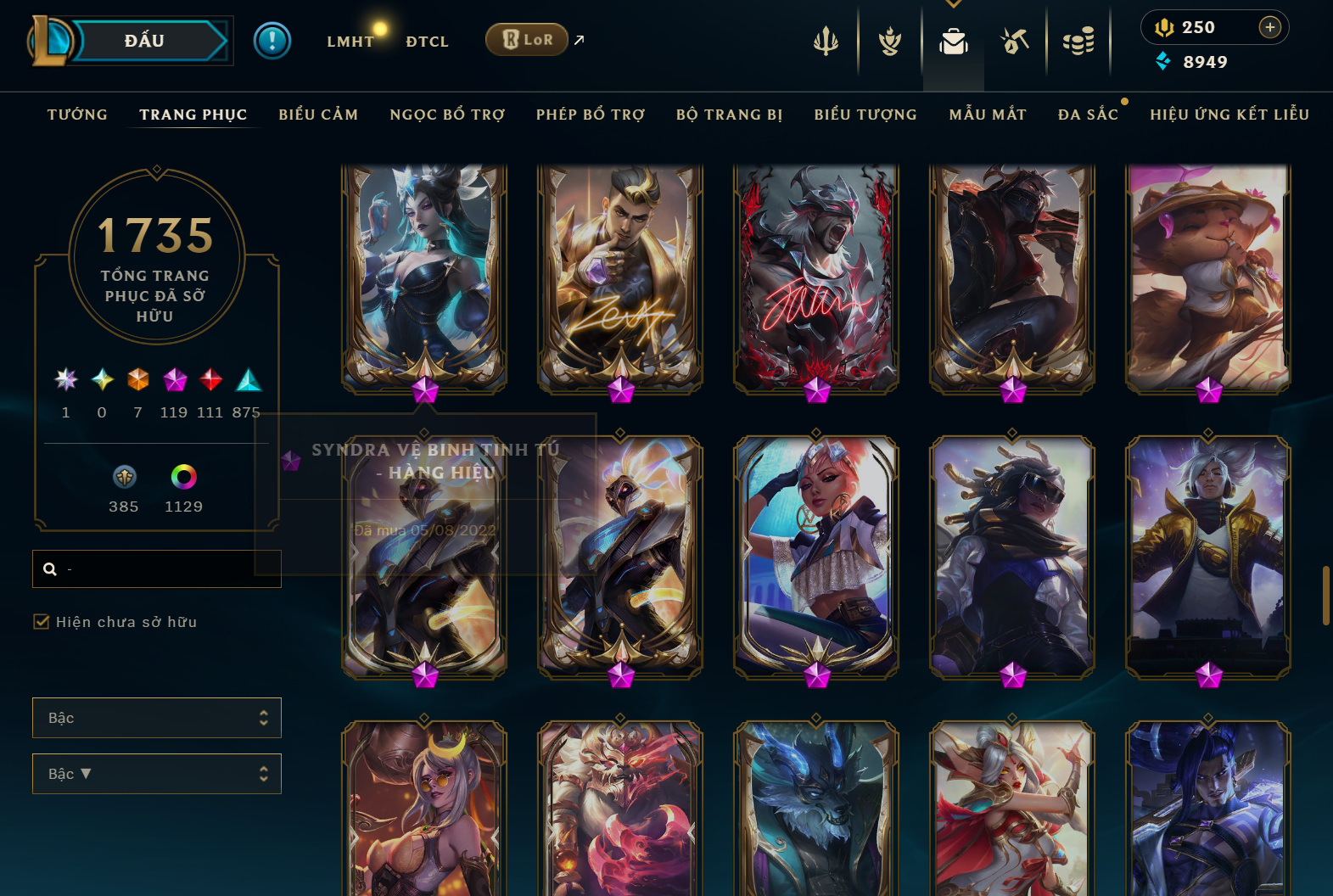Click the flaming crest icon in the top bar

888,40
